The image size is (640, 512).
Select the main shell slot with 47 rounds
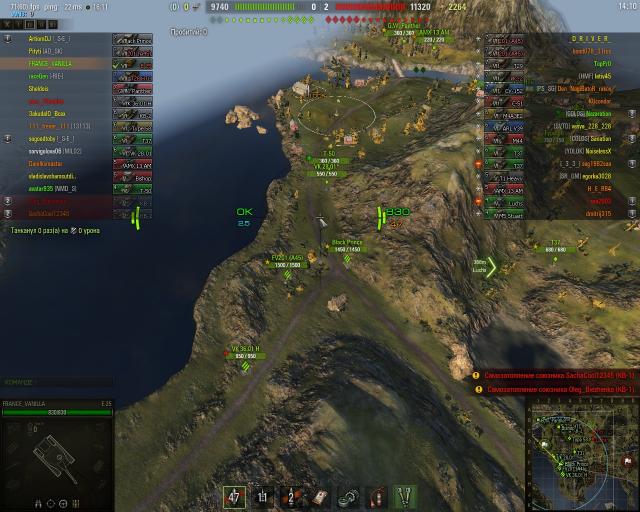point(235,495)
